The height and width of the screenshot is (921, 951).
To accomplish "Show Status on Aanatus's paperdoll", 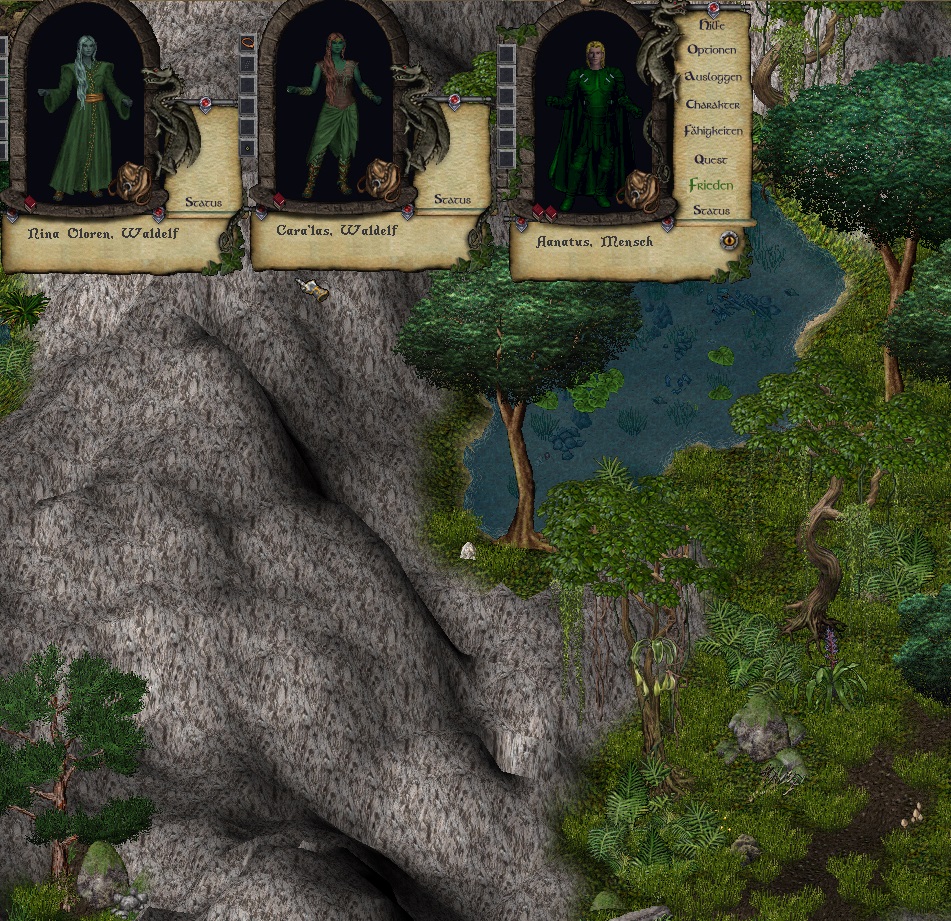I will click(x=711, y=211).
